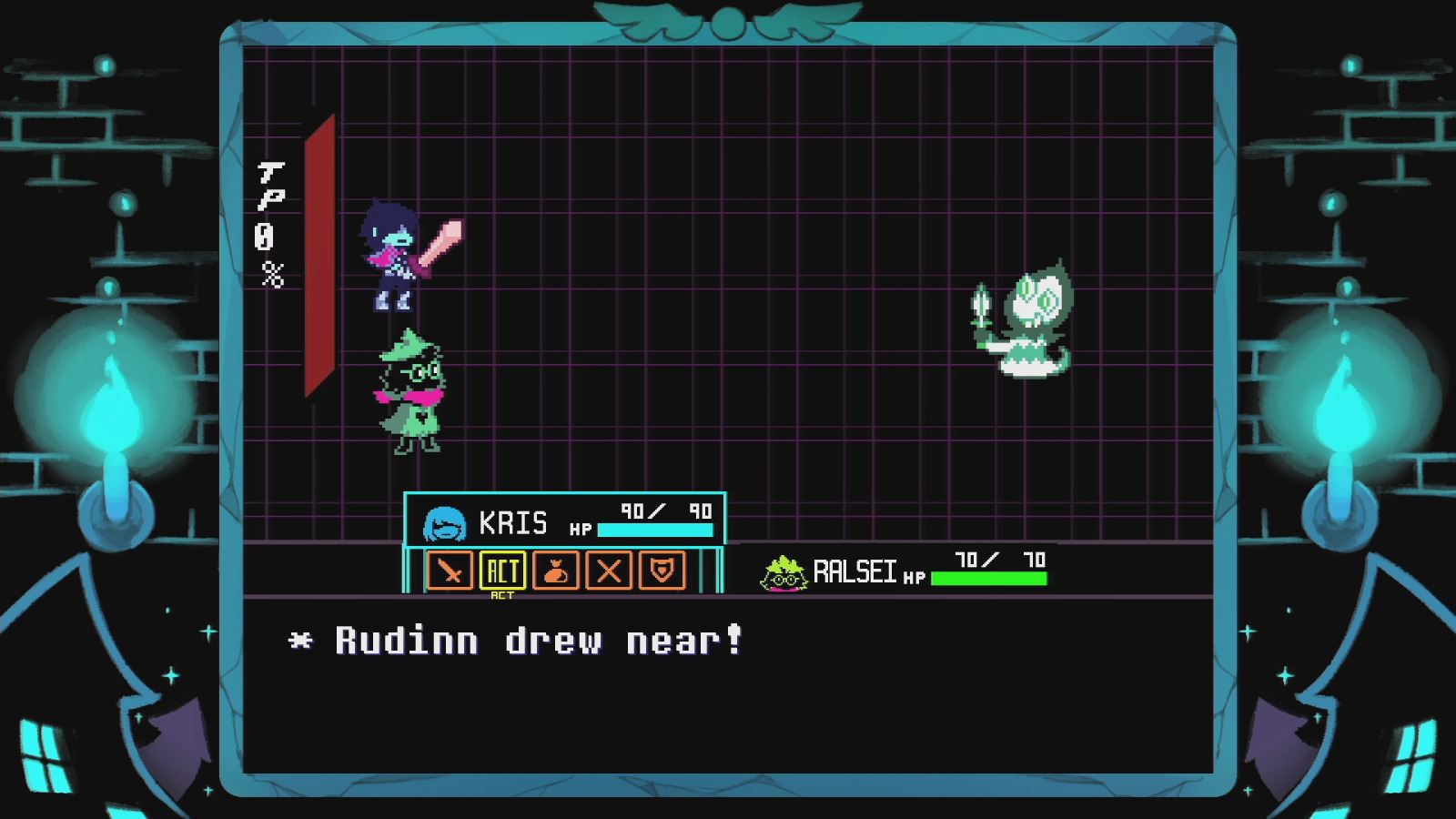Click Kris's blue portrait icon
1456x819 pixels.
pos(445,522)
